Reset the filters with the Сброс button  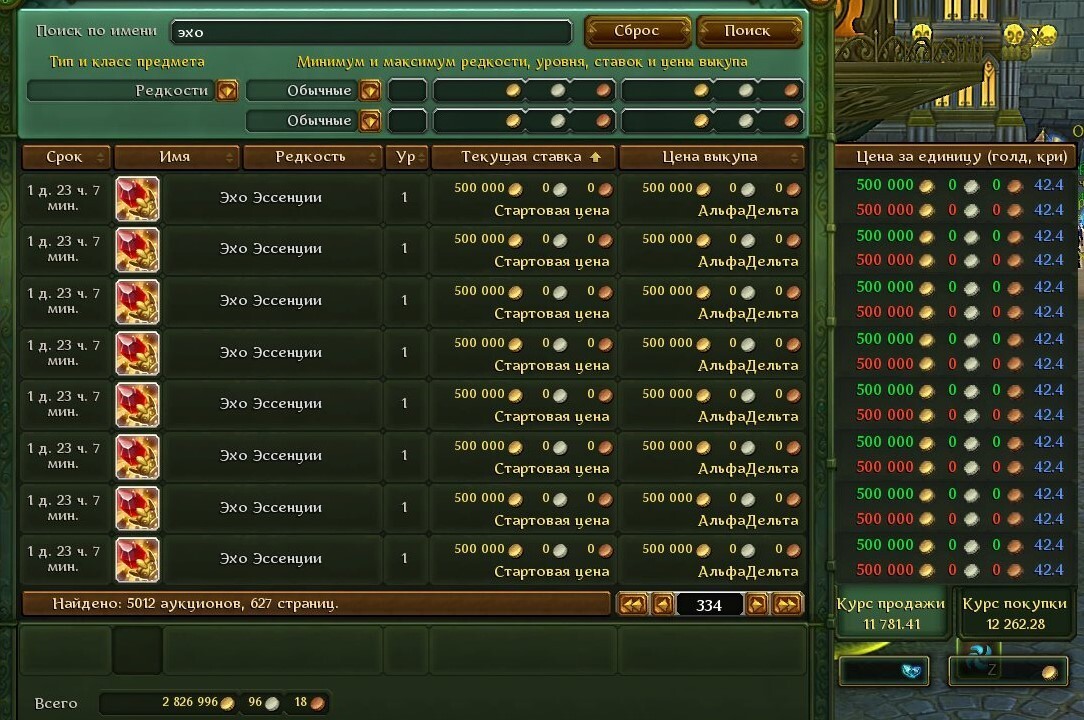[637, 31]
